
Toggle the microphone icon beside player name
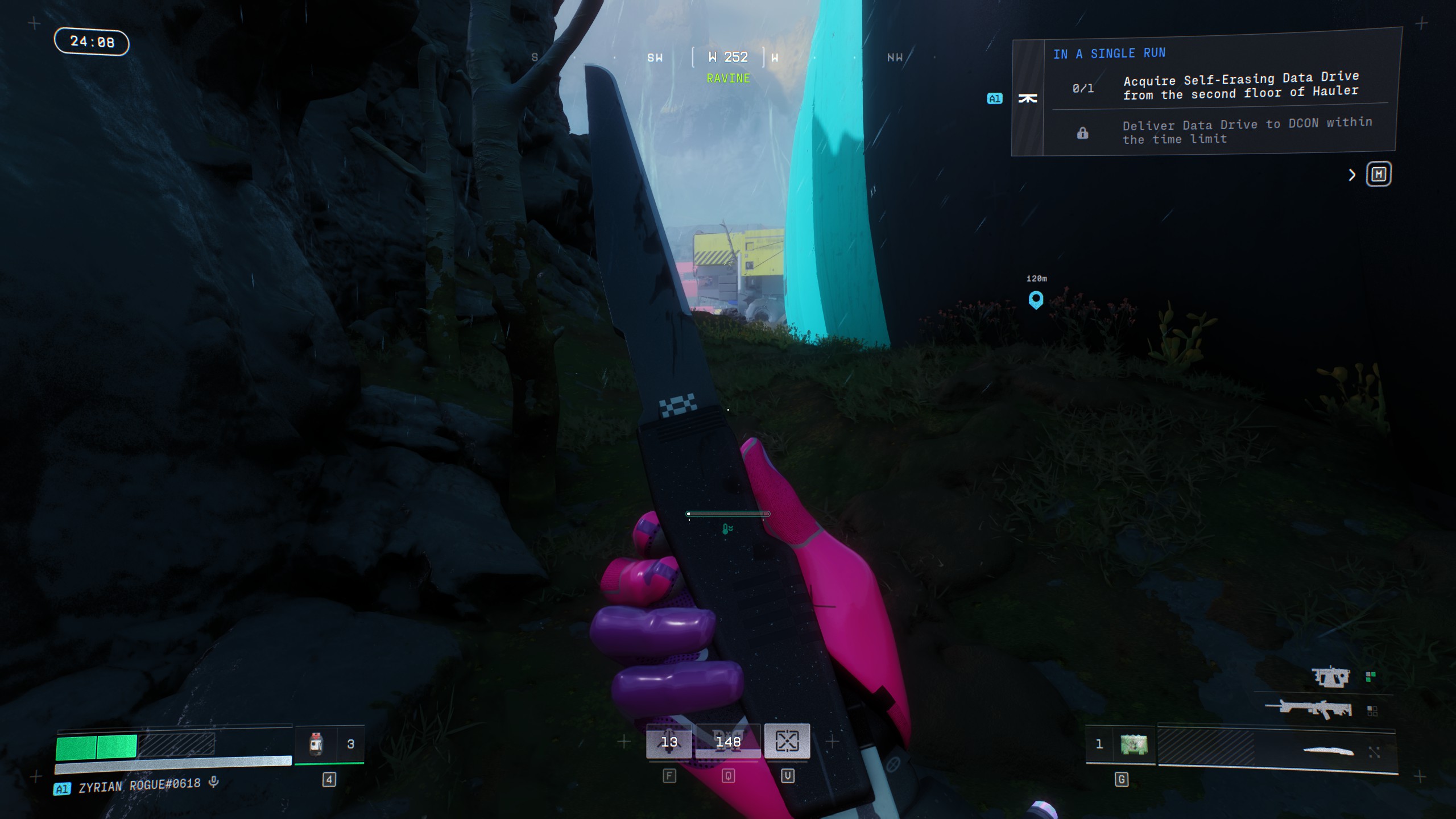[x=214, y=782]
